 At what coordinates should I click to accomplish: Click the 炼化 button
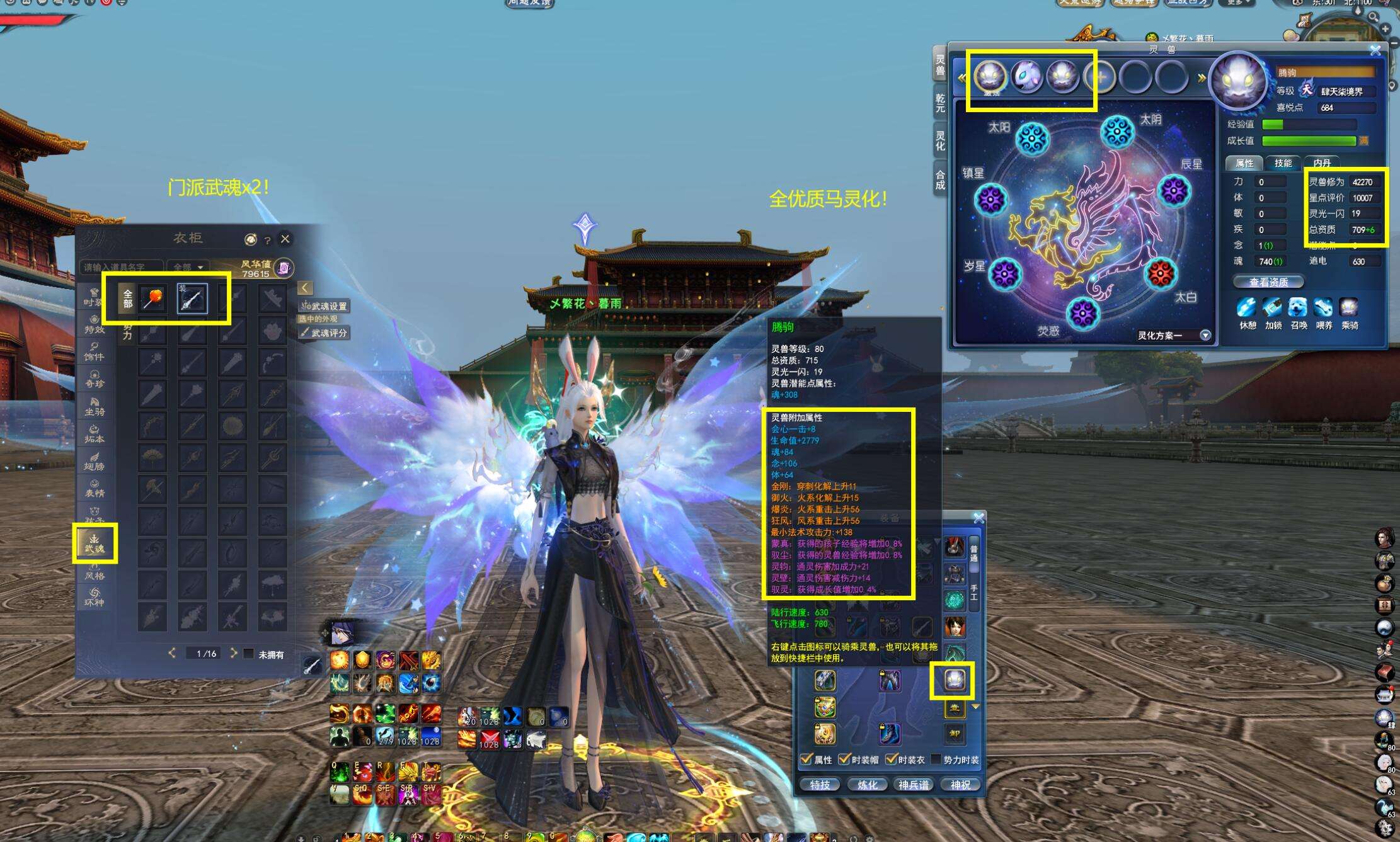867,785
